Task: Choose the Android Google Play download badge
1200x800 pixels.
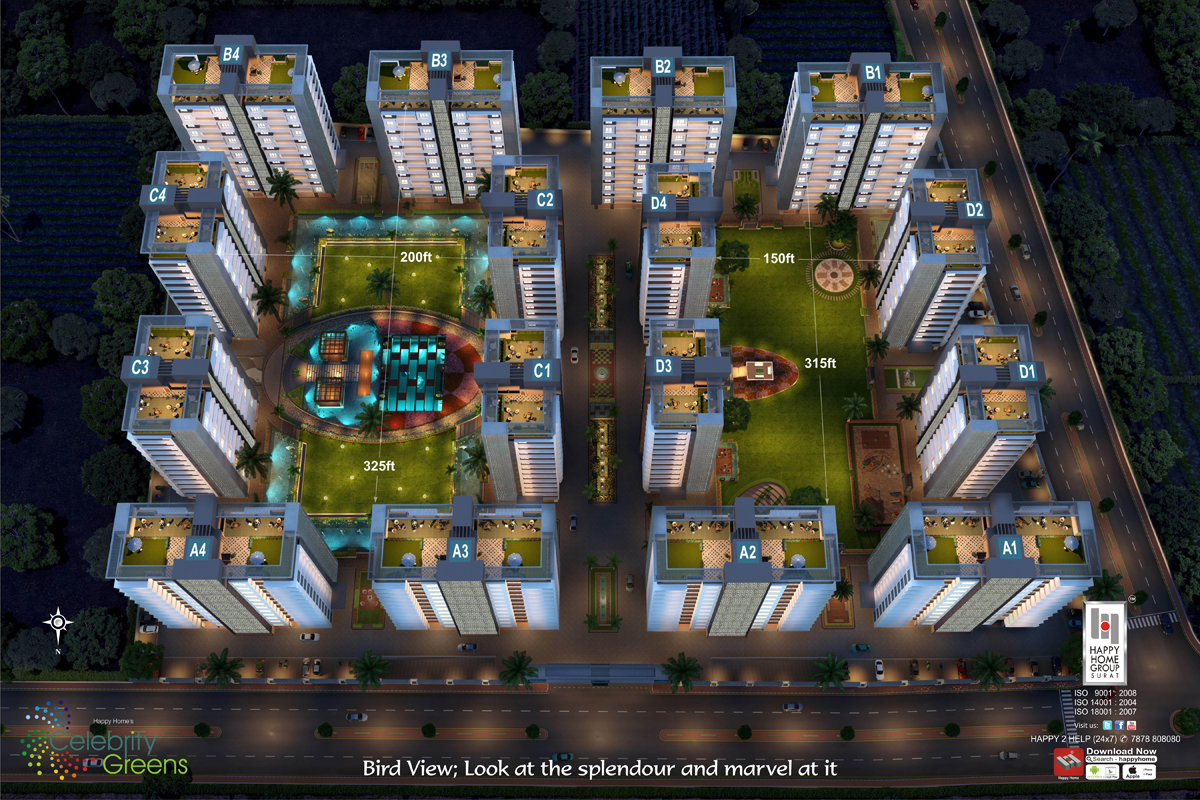Action: point(1102,772)
